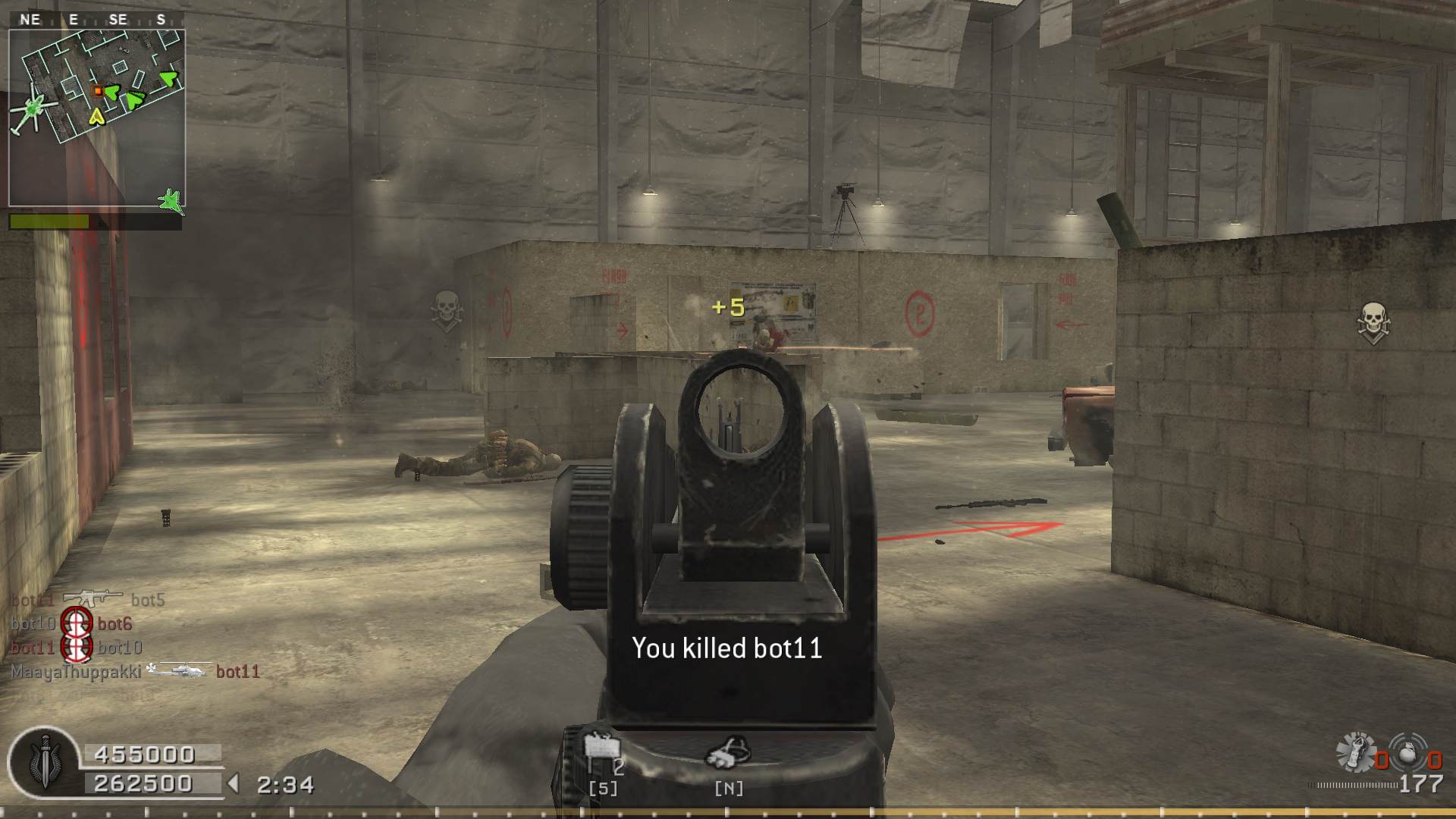Select the frag grenade icon
Screen dimensions: 1456x819
coord(1409,752)
